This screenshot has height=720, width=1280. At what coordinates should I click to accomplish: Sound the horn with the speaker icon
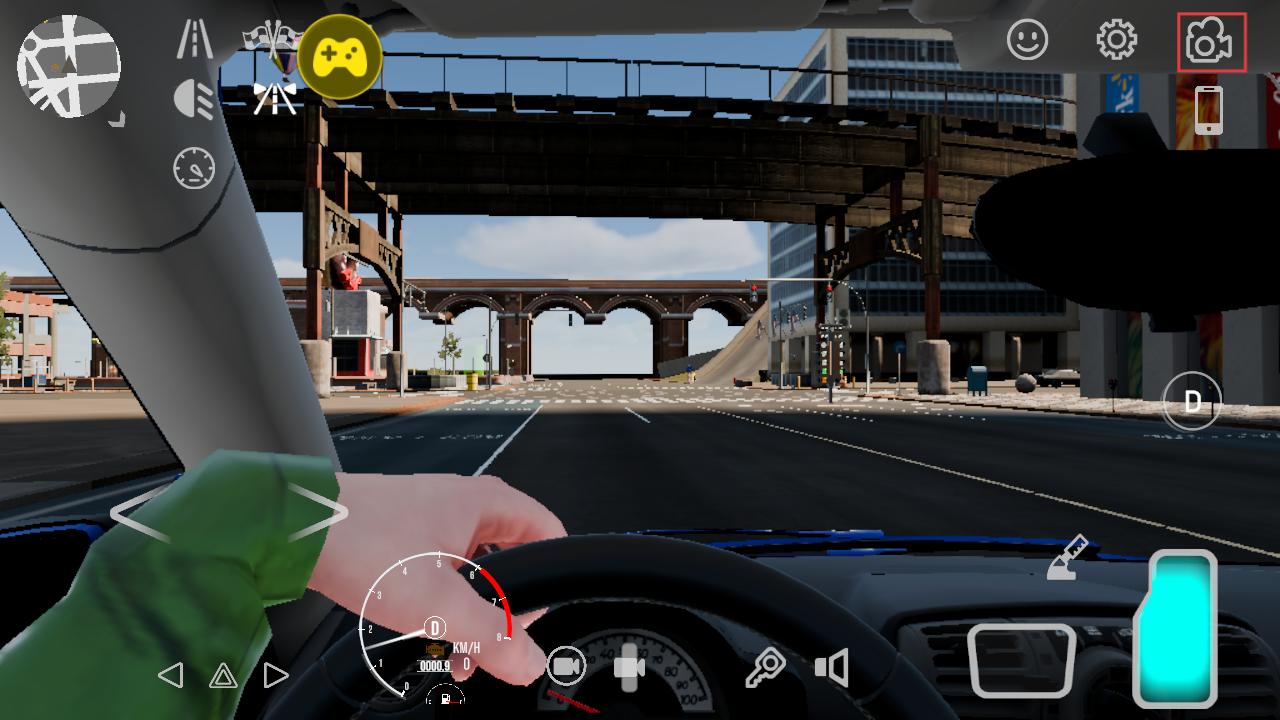coord(832,667)
